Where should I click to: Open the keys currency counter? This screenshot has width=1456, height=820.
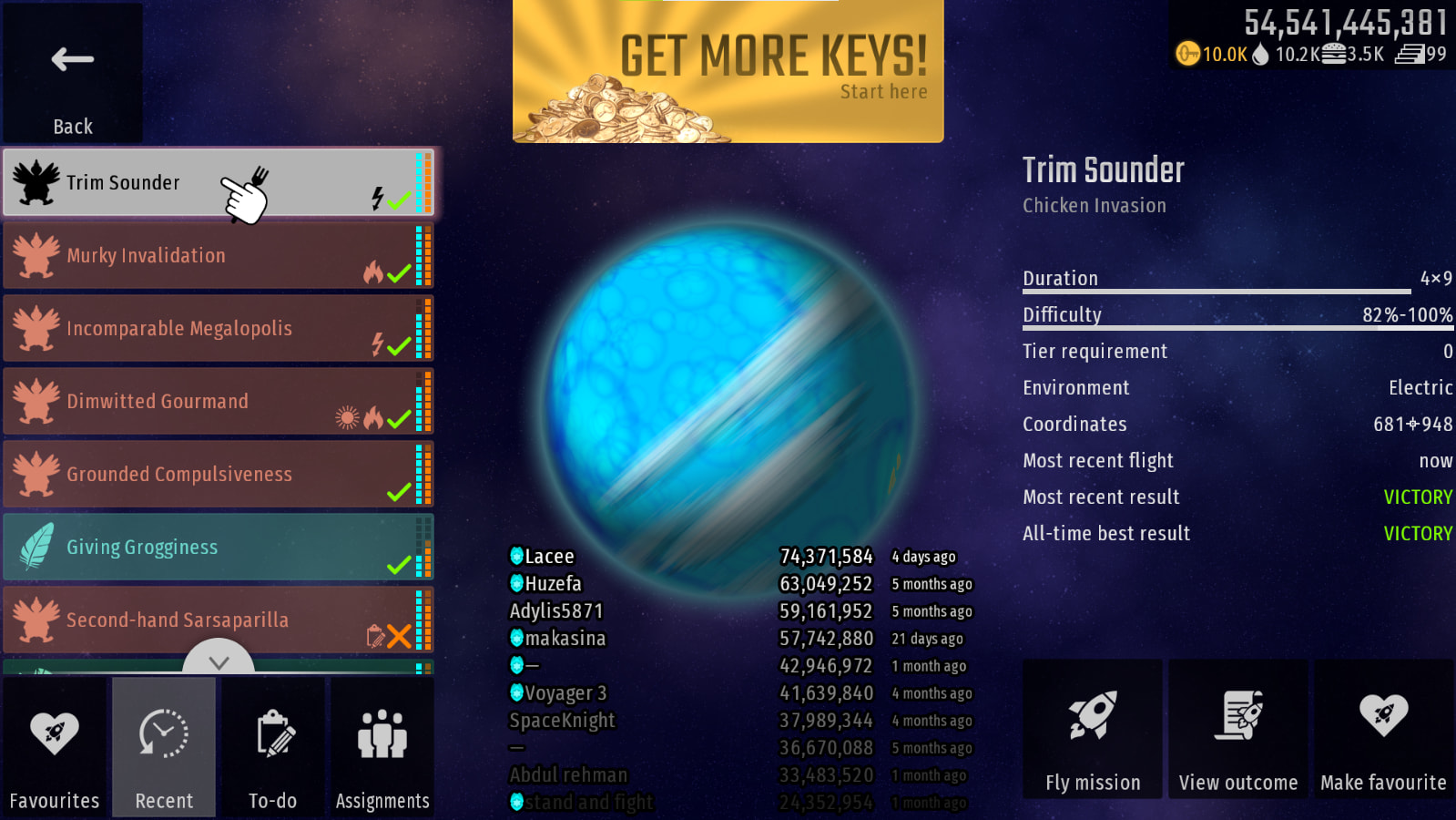coord(1211,54)
